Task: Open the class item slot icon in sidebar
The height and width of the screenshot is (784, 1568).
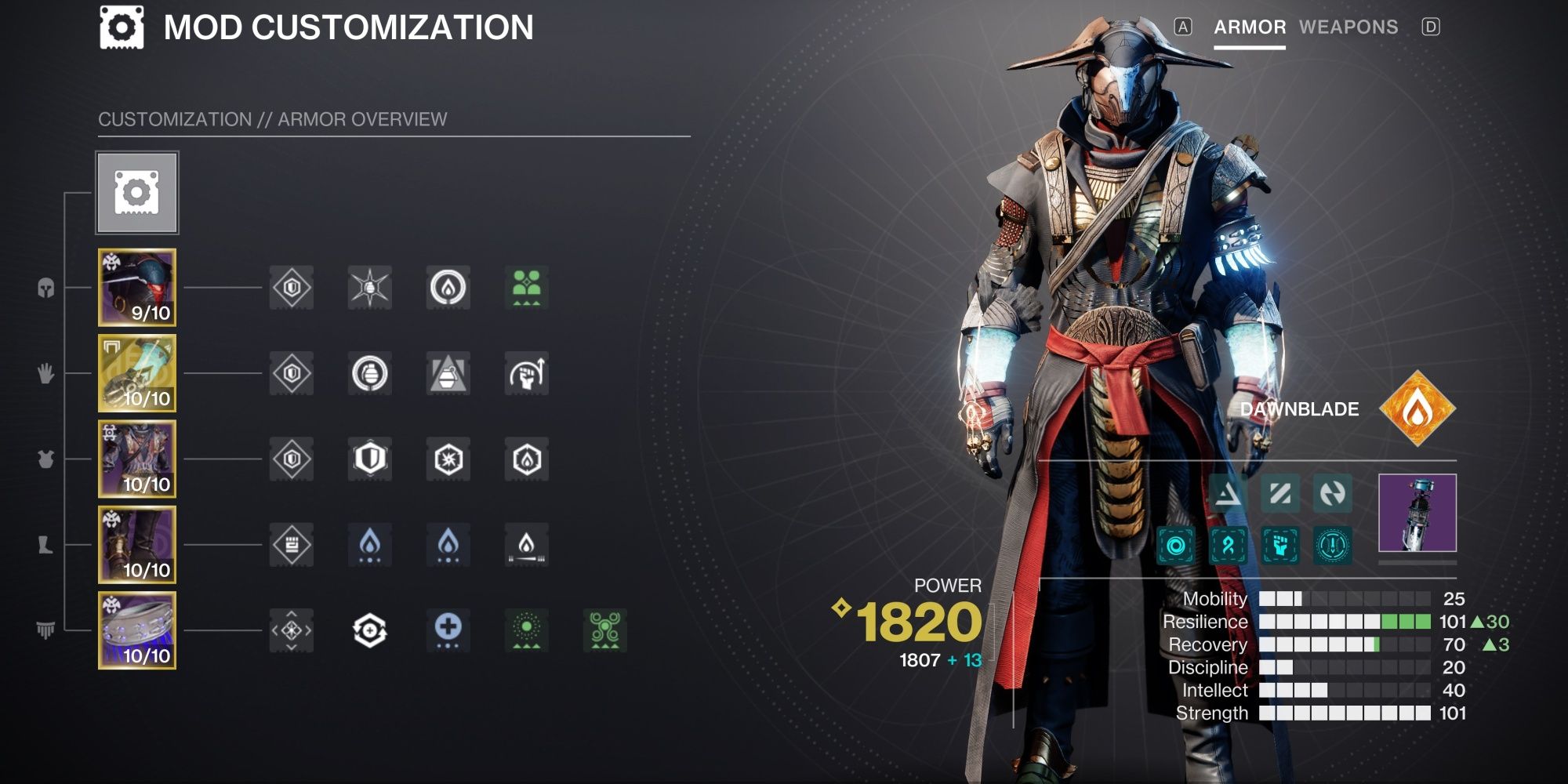Action: 45,627
